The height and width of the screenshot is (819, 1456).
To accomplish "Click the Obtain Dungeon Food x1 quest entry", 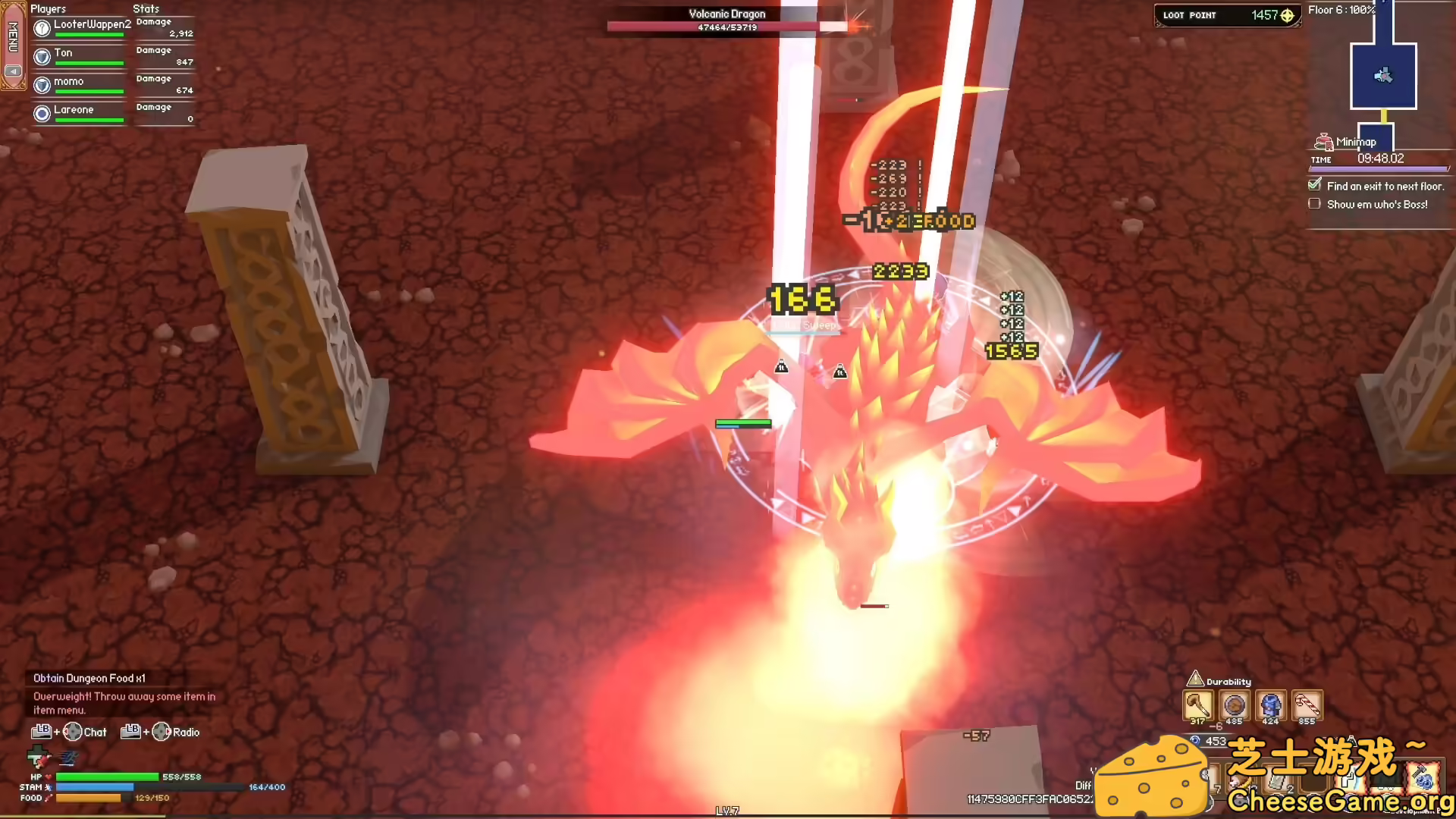I will coord(89,678).
